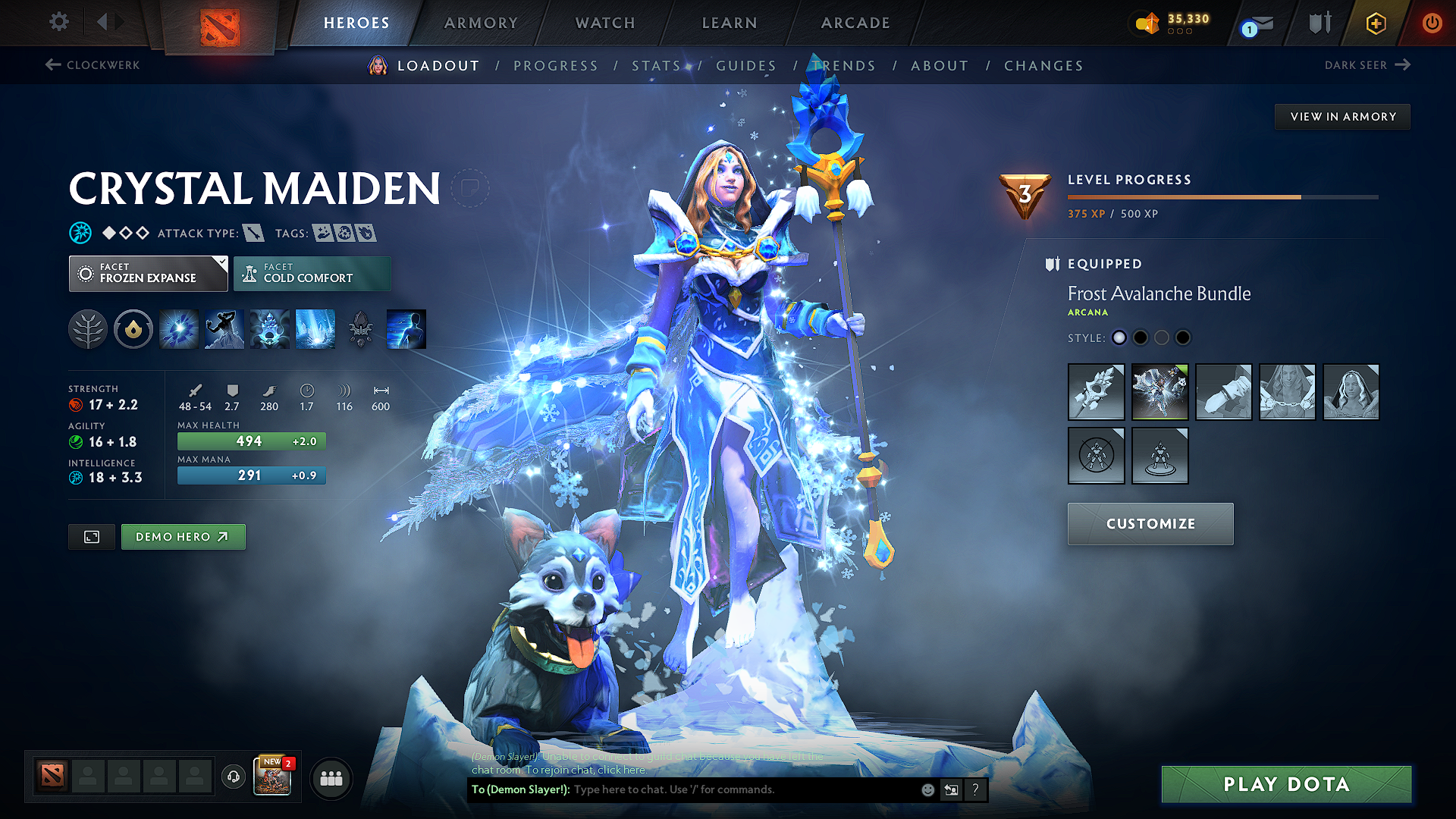The height and width of the screenshot is (819, 1456).
Task: Select the Frostbite ability icon
Action: (x=224, y=328)
